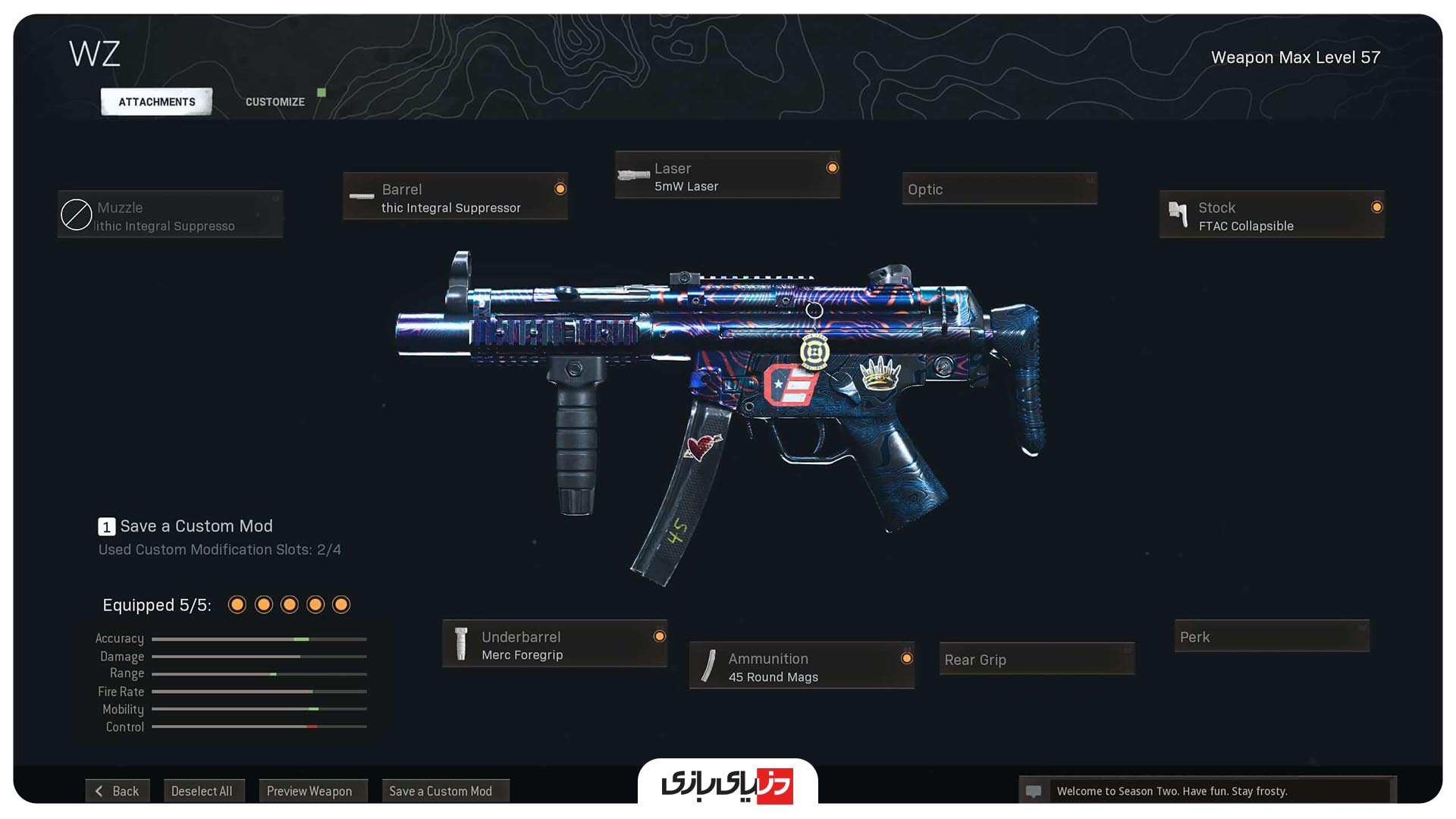Toggle the equipped indicator on the Stock slot
The image size is (1456, 819).
(1377, 206)
